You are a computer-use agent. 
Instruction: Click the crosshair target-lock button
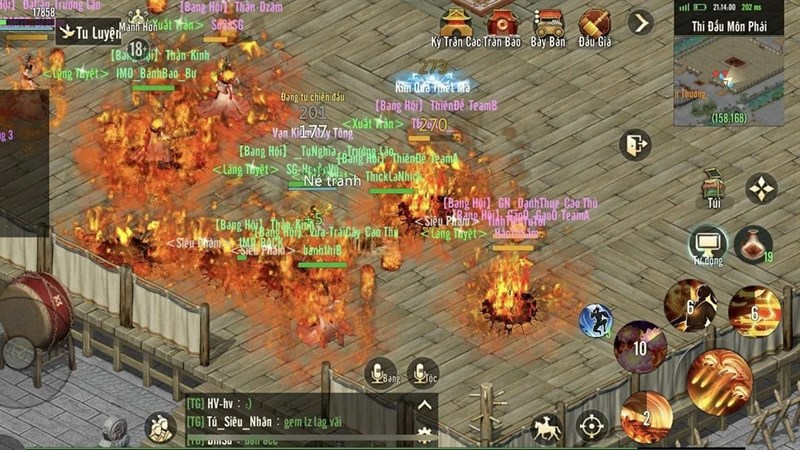pyautogui.click(x=592, y=425)
